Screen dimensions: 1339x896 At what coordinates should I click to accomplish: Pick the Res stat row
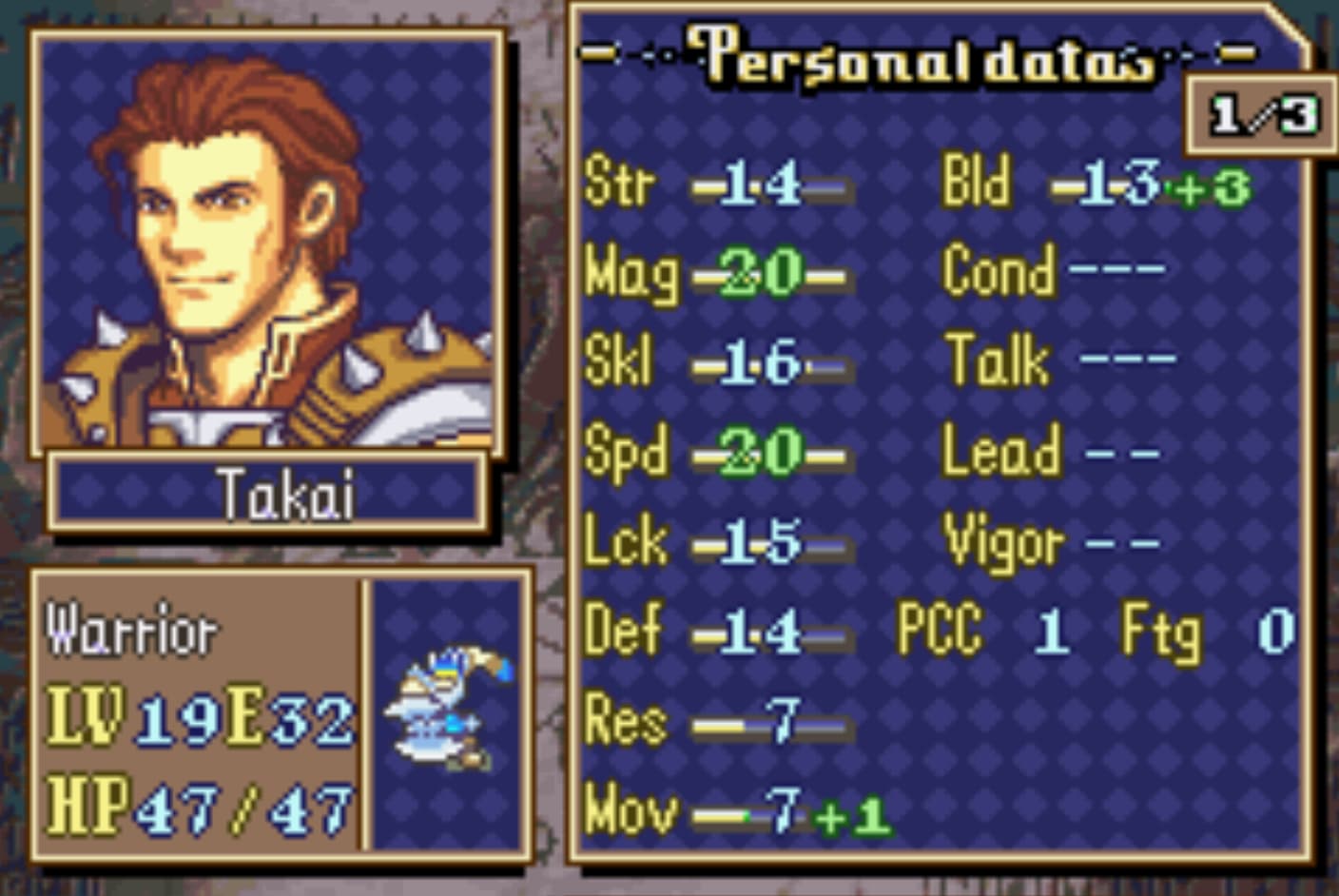tap(718, 723)
